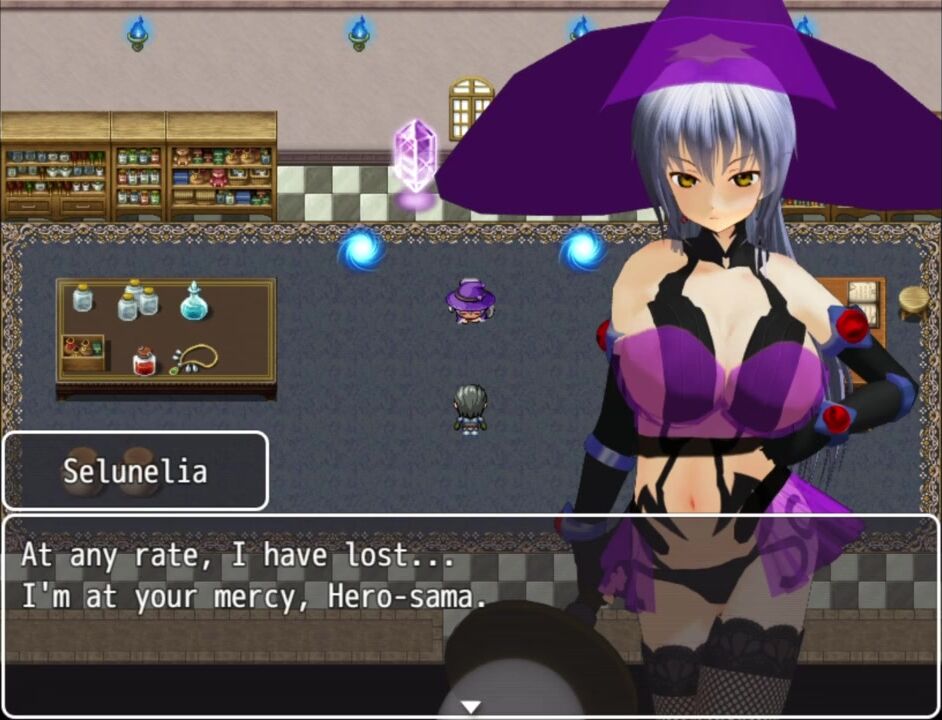Advance dialogue with the down arrow indicator

point(470,707)
